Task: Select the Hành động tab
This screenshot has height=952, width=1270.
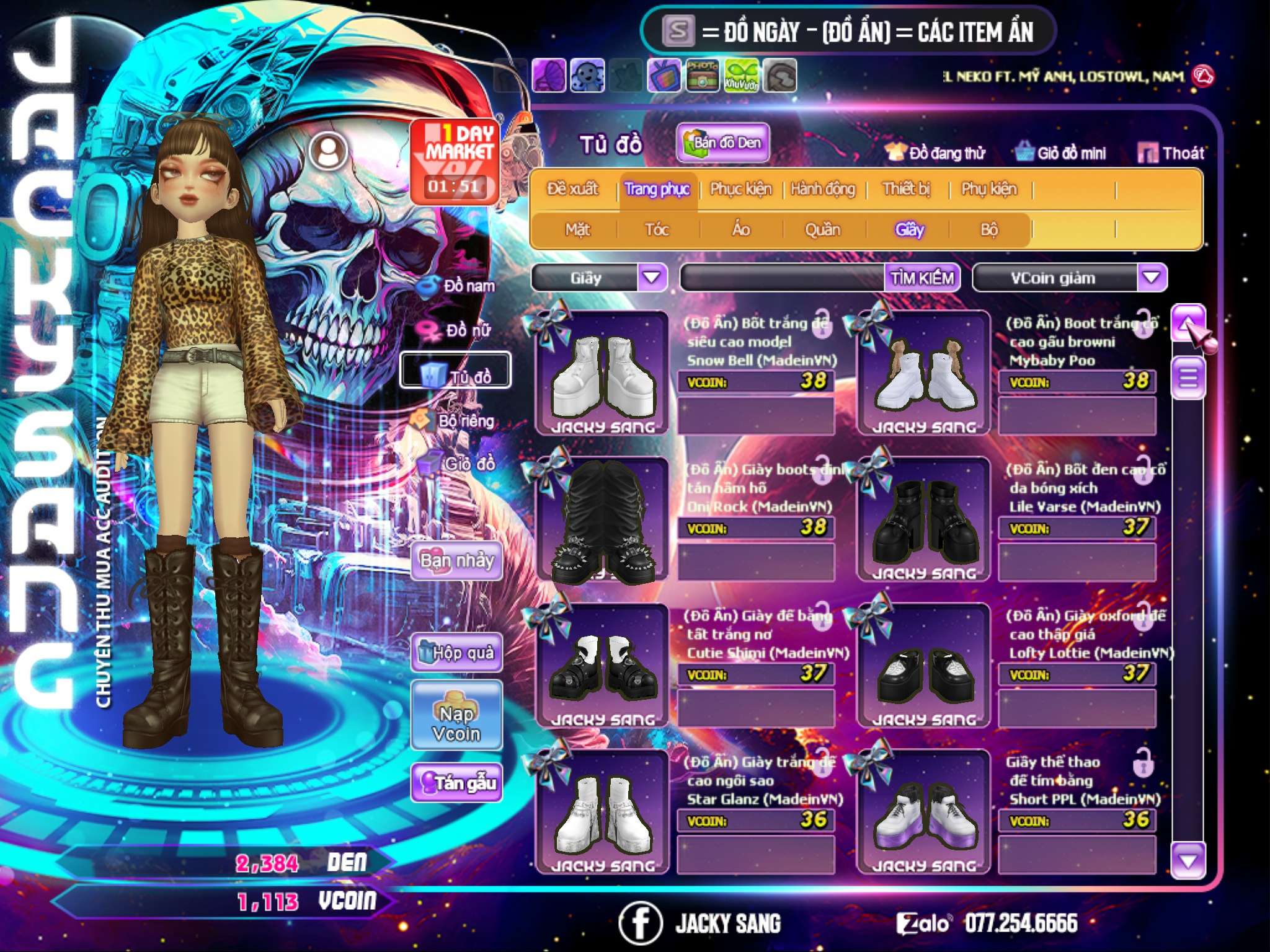Action: (823, 189)
